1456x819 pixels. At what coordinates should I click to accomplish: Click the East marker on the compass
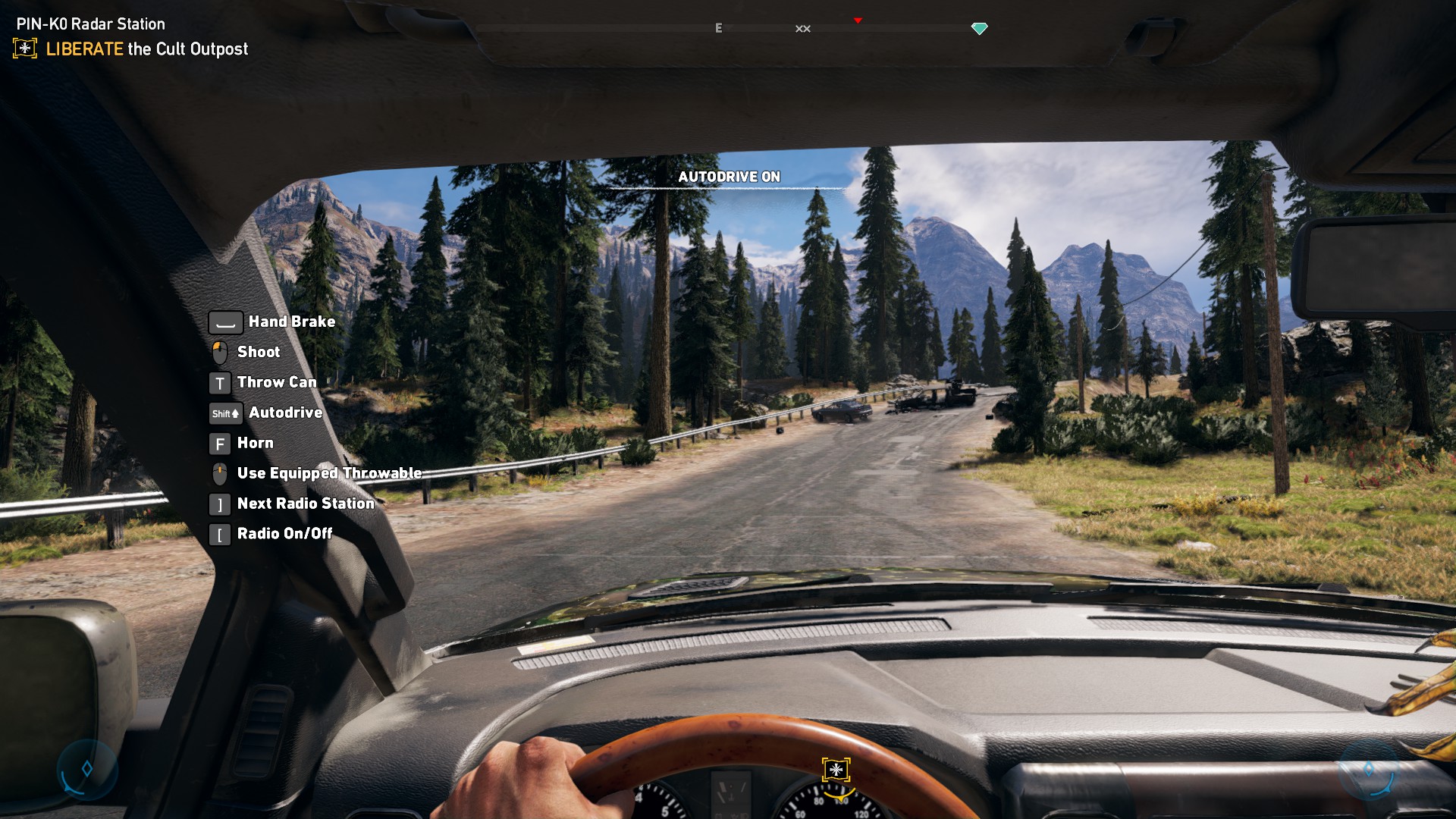[718, 28]
